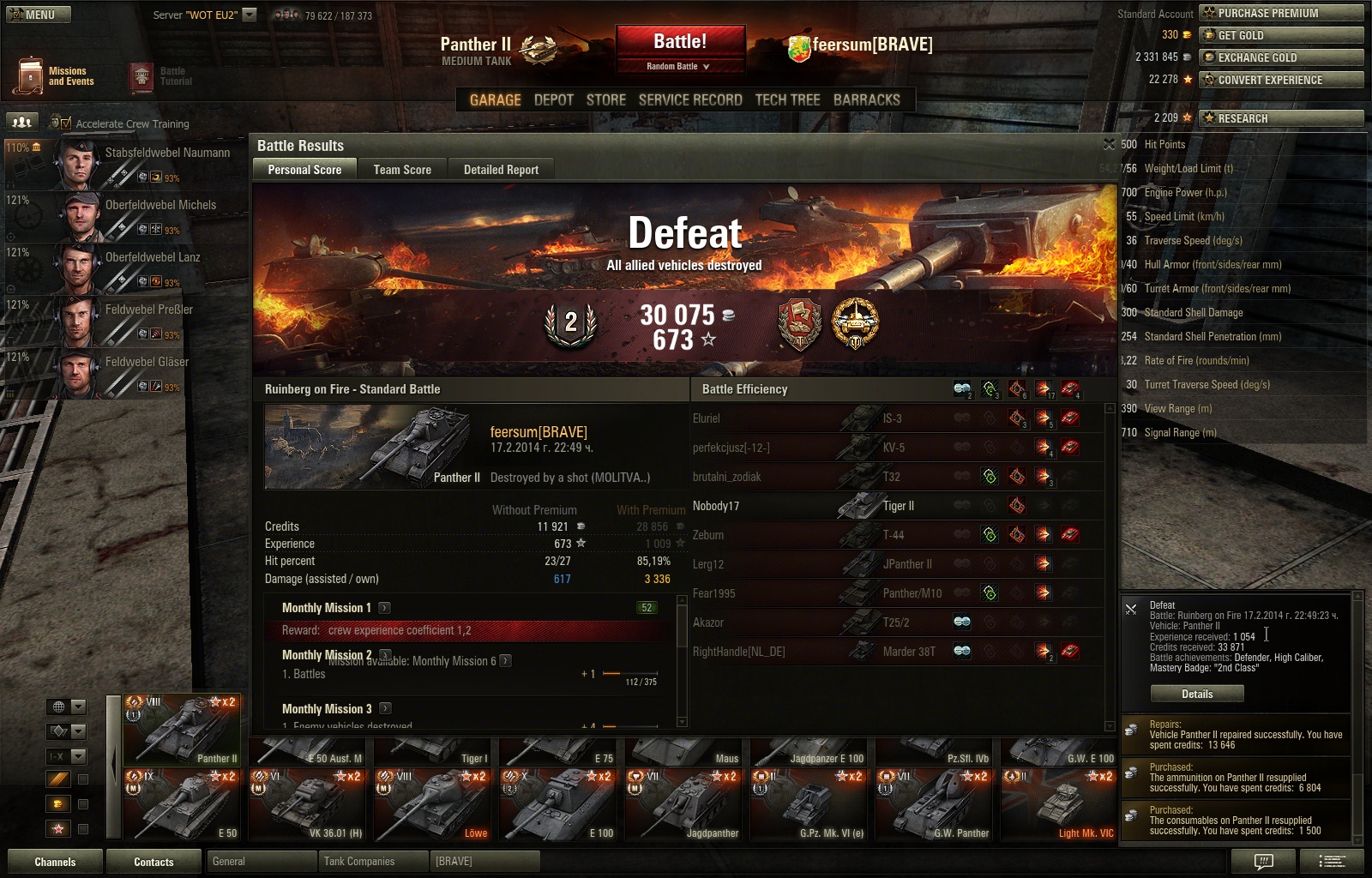Open Details in the Defeat notification

pyautogui.click(x=1196, y=694)
